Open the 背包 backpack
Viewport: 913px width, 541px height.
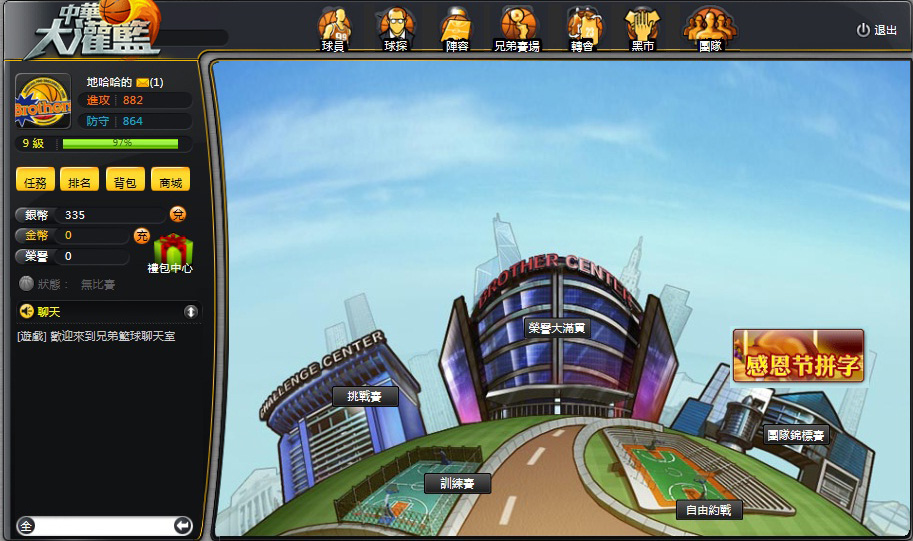pos(124,181)
